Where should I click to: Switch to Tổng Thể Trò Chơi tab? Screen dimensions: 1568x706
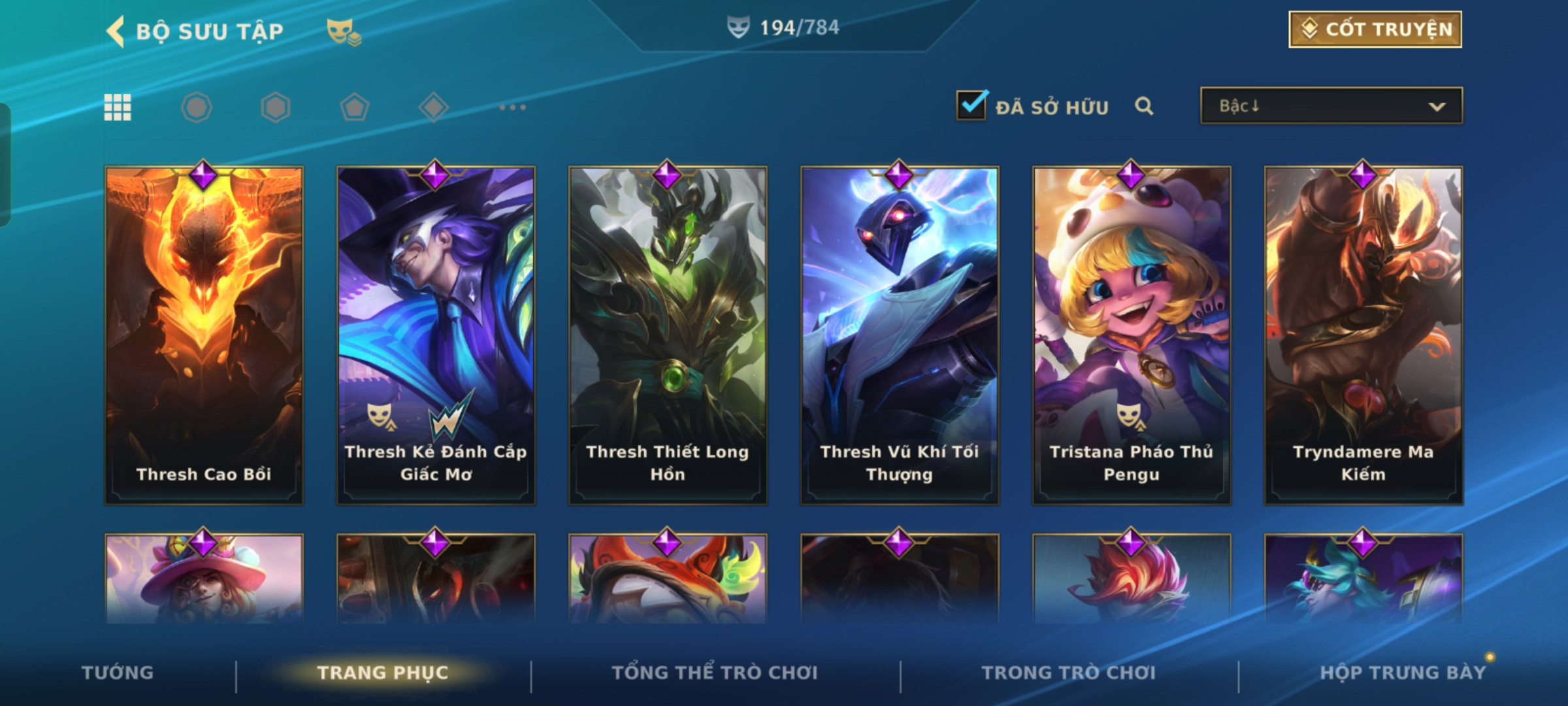coord(715,673)
